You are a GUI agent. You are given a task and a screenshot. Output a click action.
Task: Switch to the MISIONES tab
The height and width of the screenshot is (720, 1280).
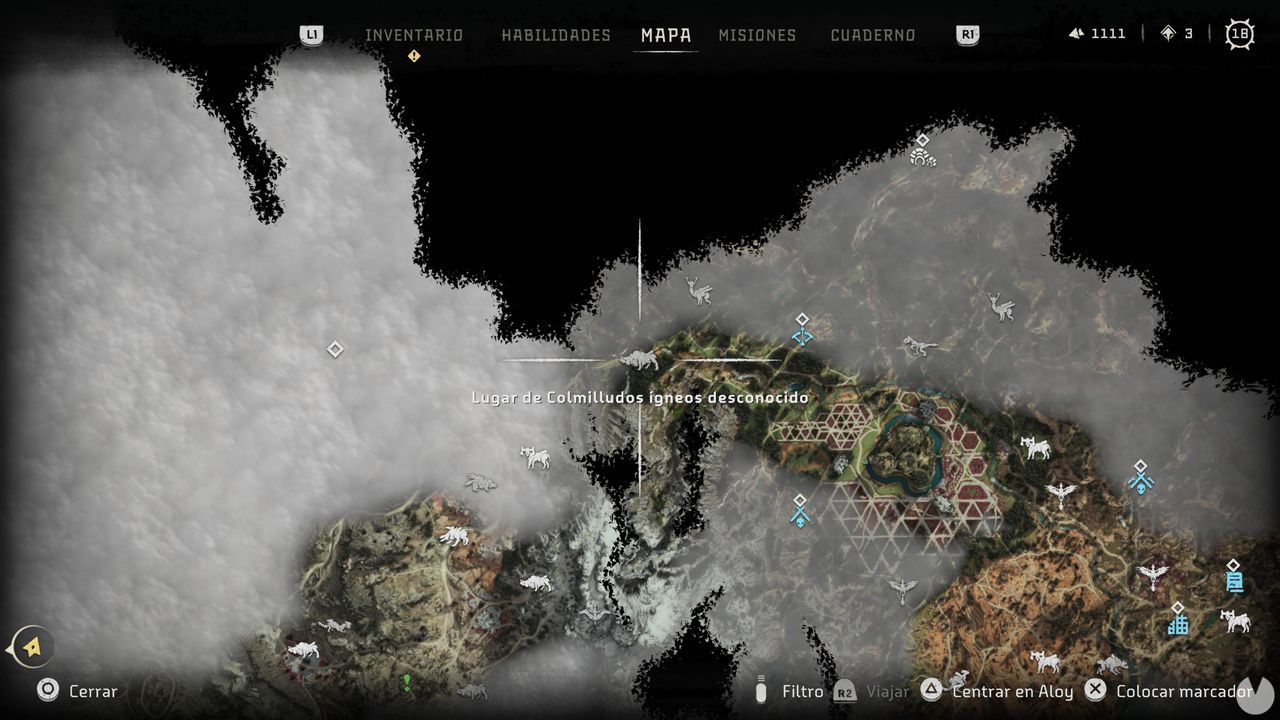pos(757,34)
